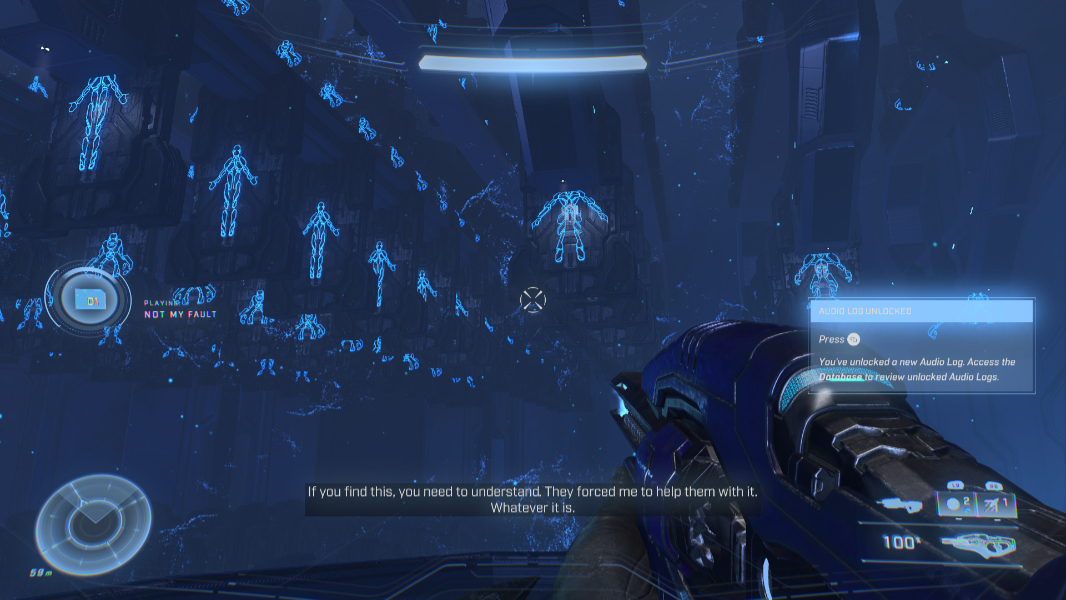Open the Audio Log Unlocked notification

pyautogui.click(x=920, y=311)
